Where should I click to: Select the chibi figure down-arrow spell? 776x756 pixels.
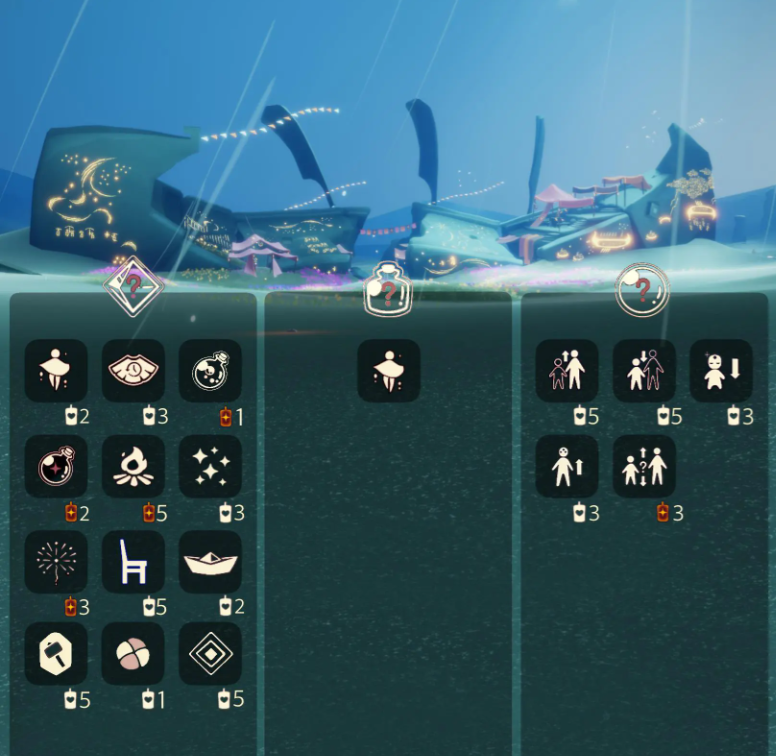[x=721, y=371]
